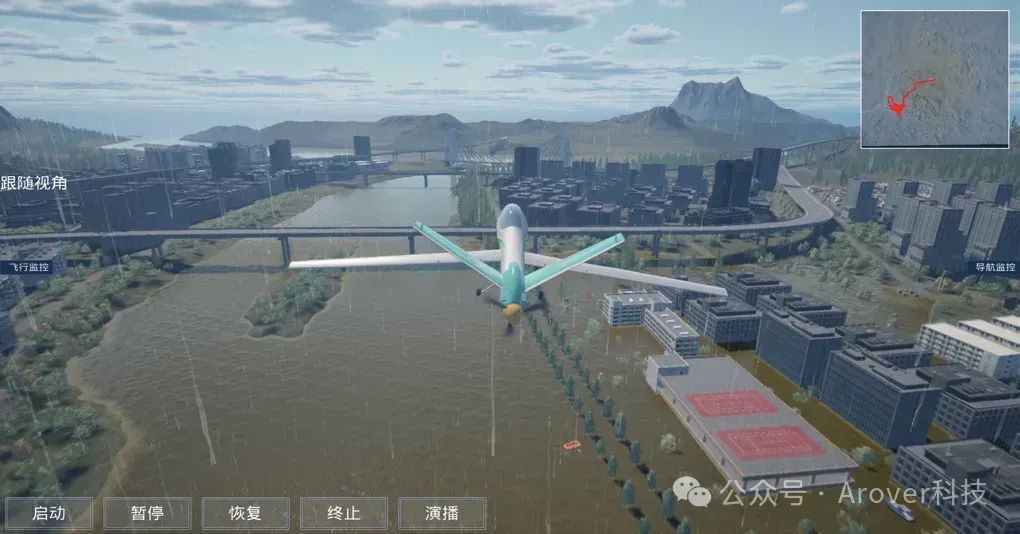Click the minimap with red flight path
The width and height of the screenshot is (1020, 534).
point(934,79)
